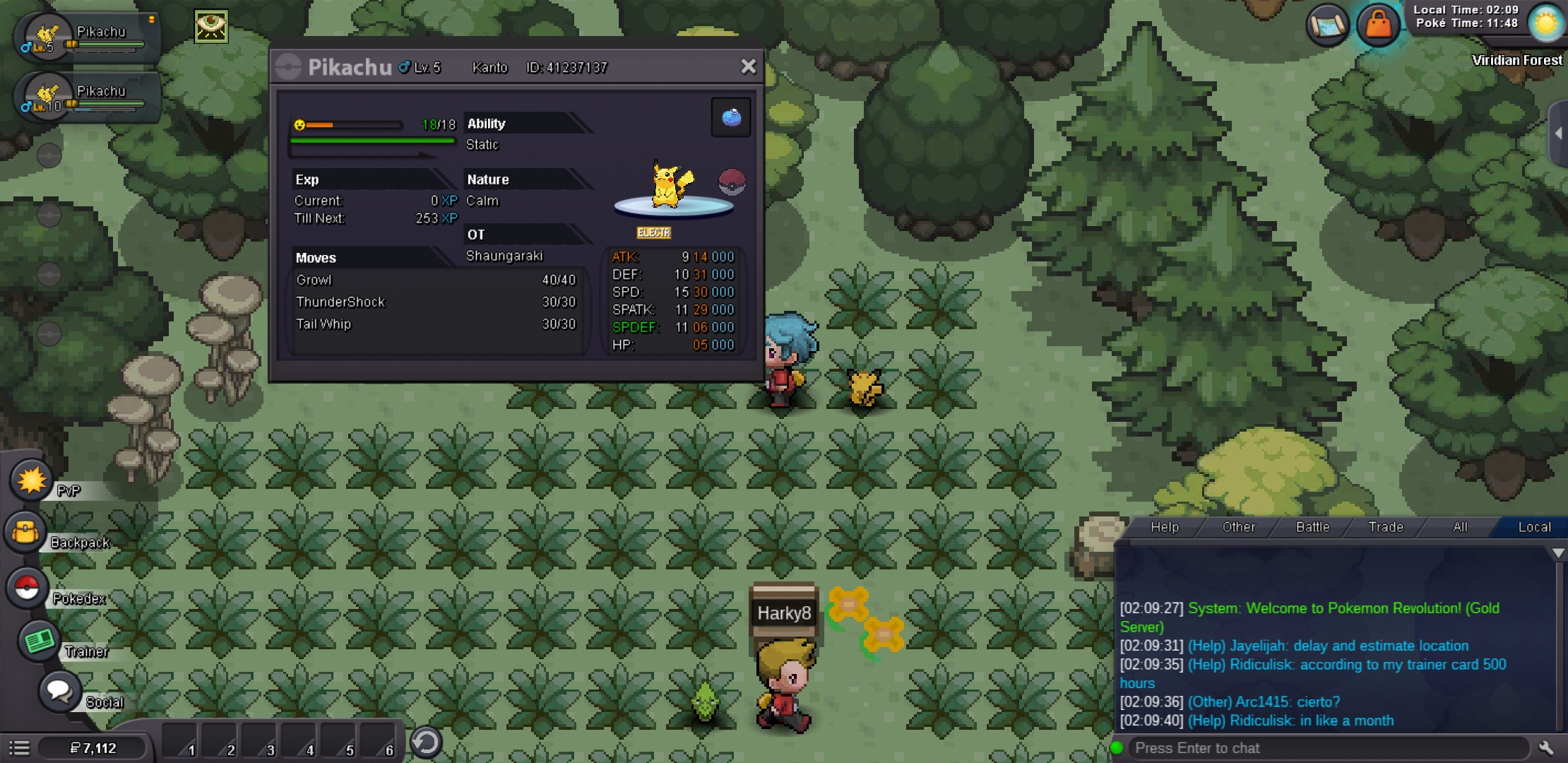Switch to the Trade chat tab
The width and height of the screenshot is (1568, 763).
pos(1386,527)
